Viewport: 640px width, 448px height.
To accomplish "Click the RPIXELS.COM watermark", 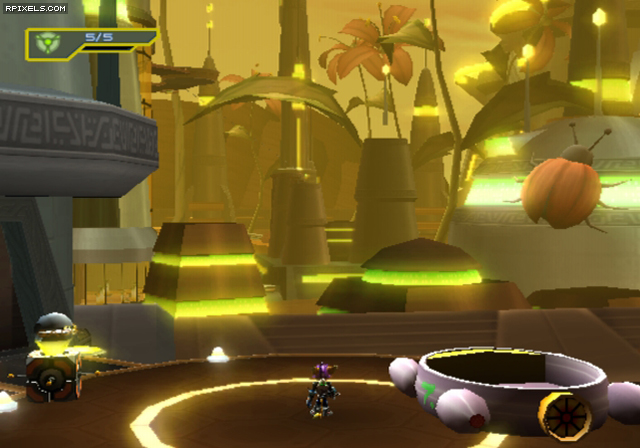I will 35,8.
